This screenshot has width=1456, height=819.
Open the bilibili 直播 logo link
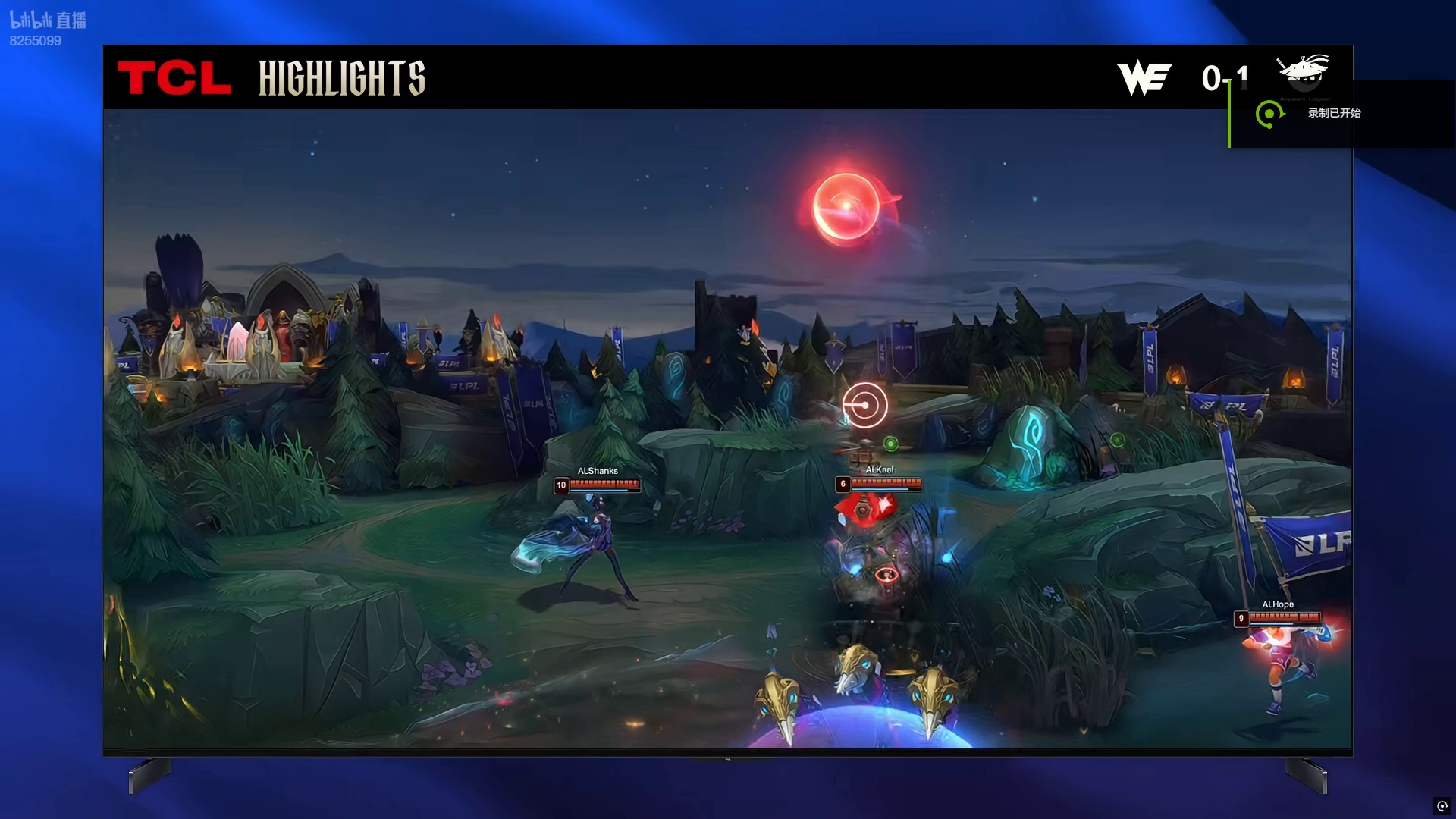(48, 20)
